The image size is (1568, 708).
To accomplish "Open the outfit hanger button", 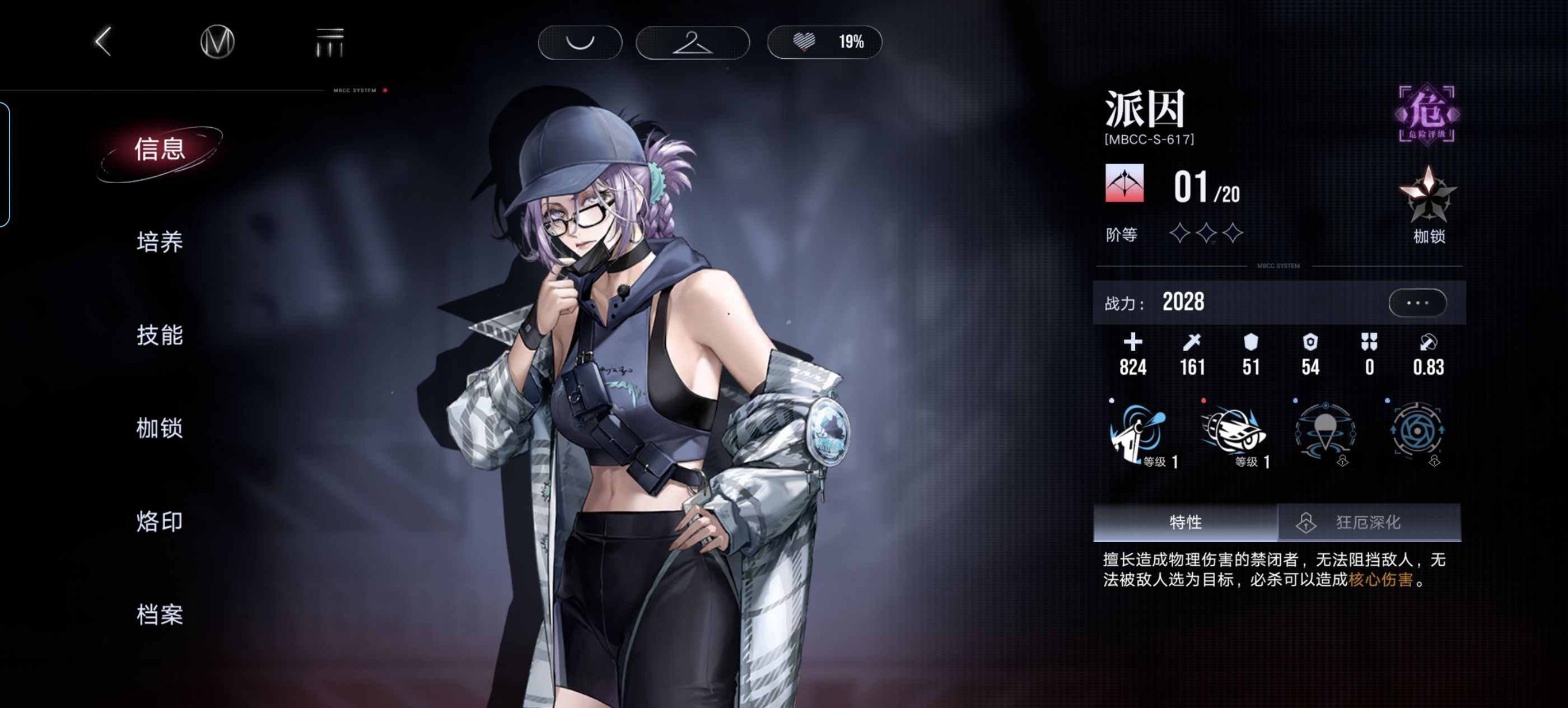I will 692,42.
